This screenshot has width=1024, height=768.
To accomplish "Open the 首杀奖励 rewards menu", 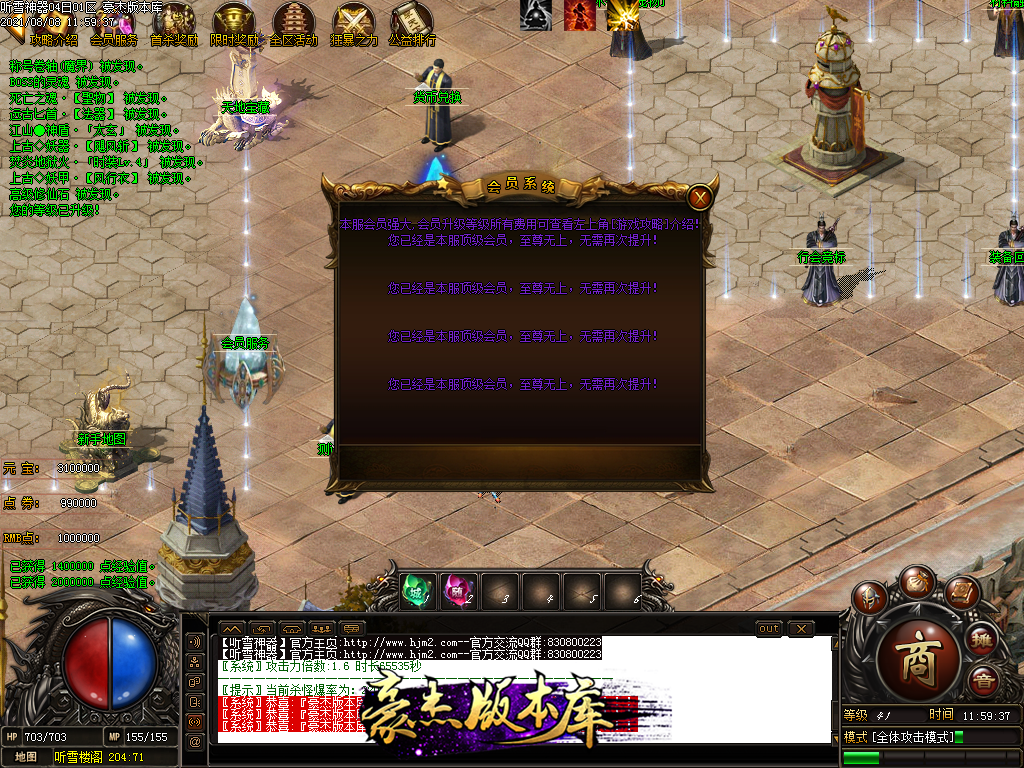I will click(174, 24).
